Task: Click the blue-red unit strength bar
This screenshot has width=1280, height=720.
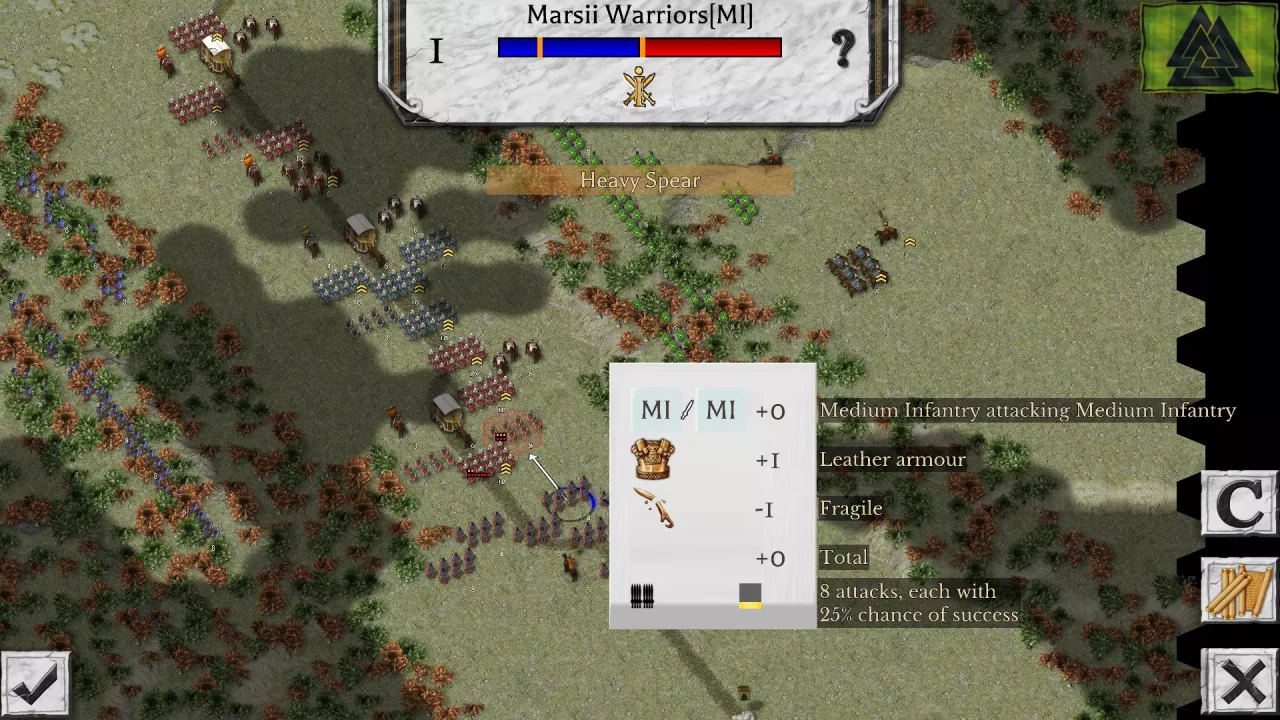Action: pyautogui.click(x=640, y=47)
